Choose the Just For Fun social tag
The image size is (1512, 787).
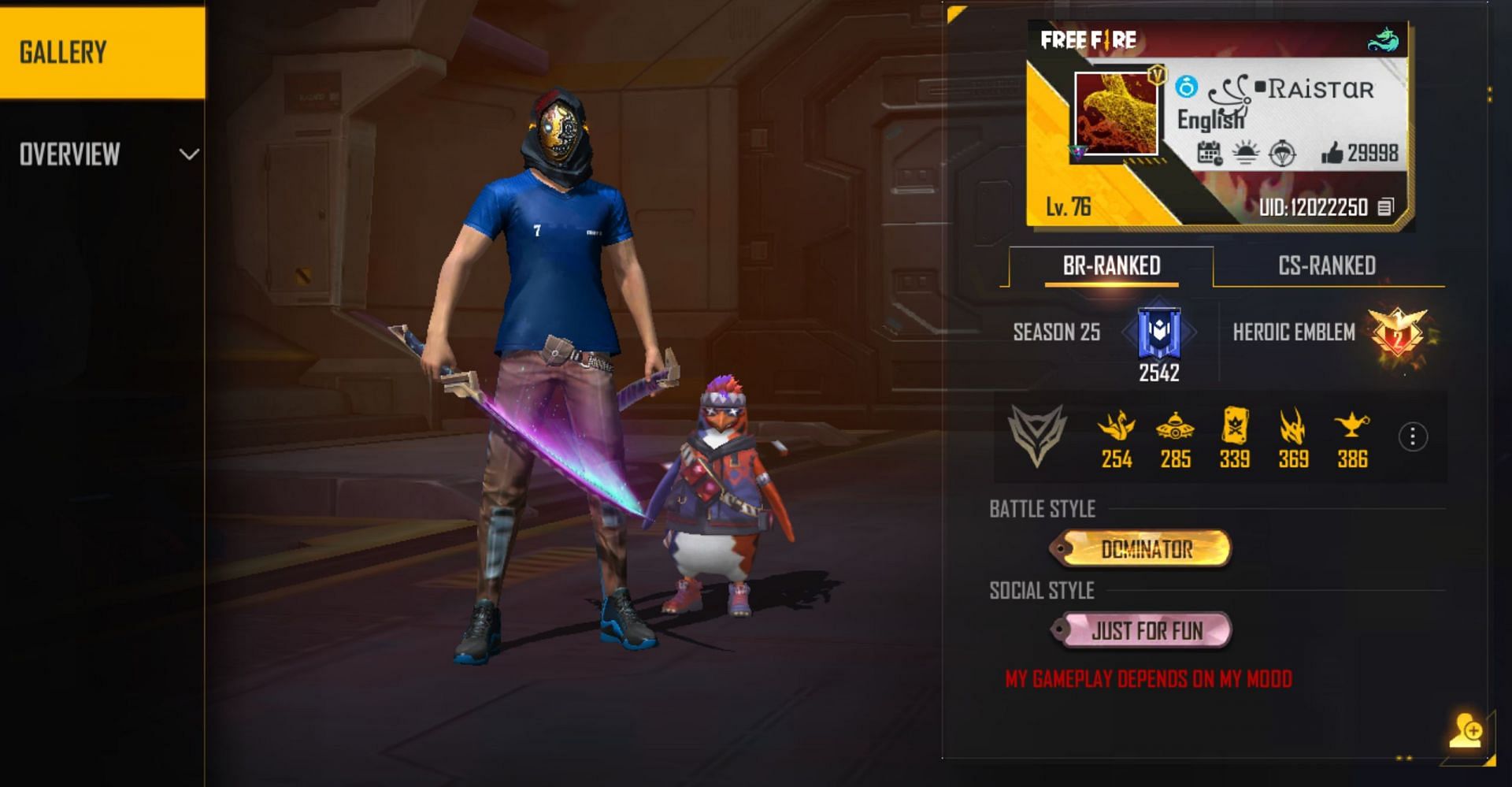1145,631
